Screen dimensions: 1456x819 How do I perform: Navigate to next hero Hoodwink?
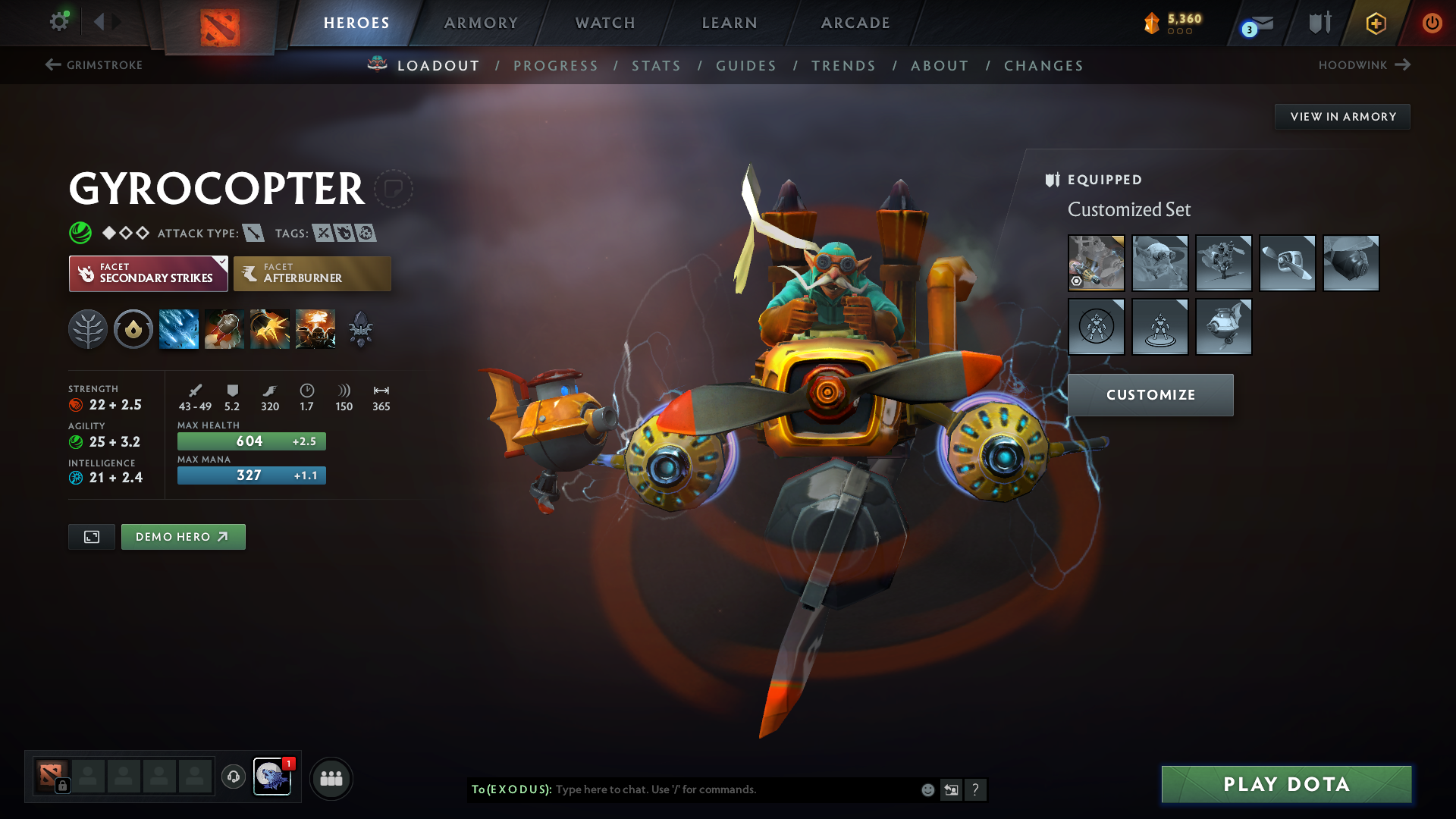click(x=1364, y=65)
